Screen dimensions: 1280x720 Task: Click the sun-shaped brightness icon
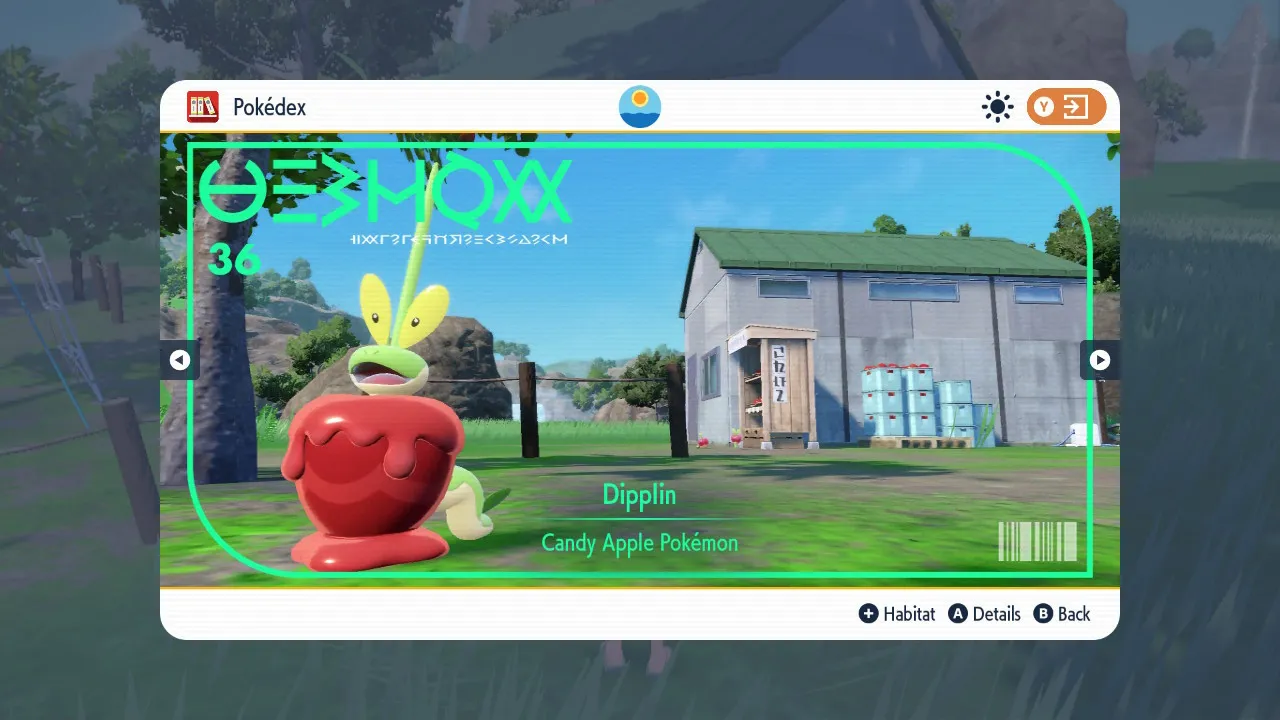click(997, 106)
